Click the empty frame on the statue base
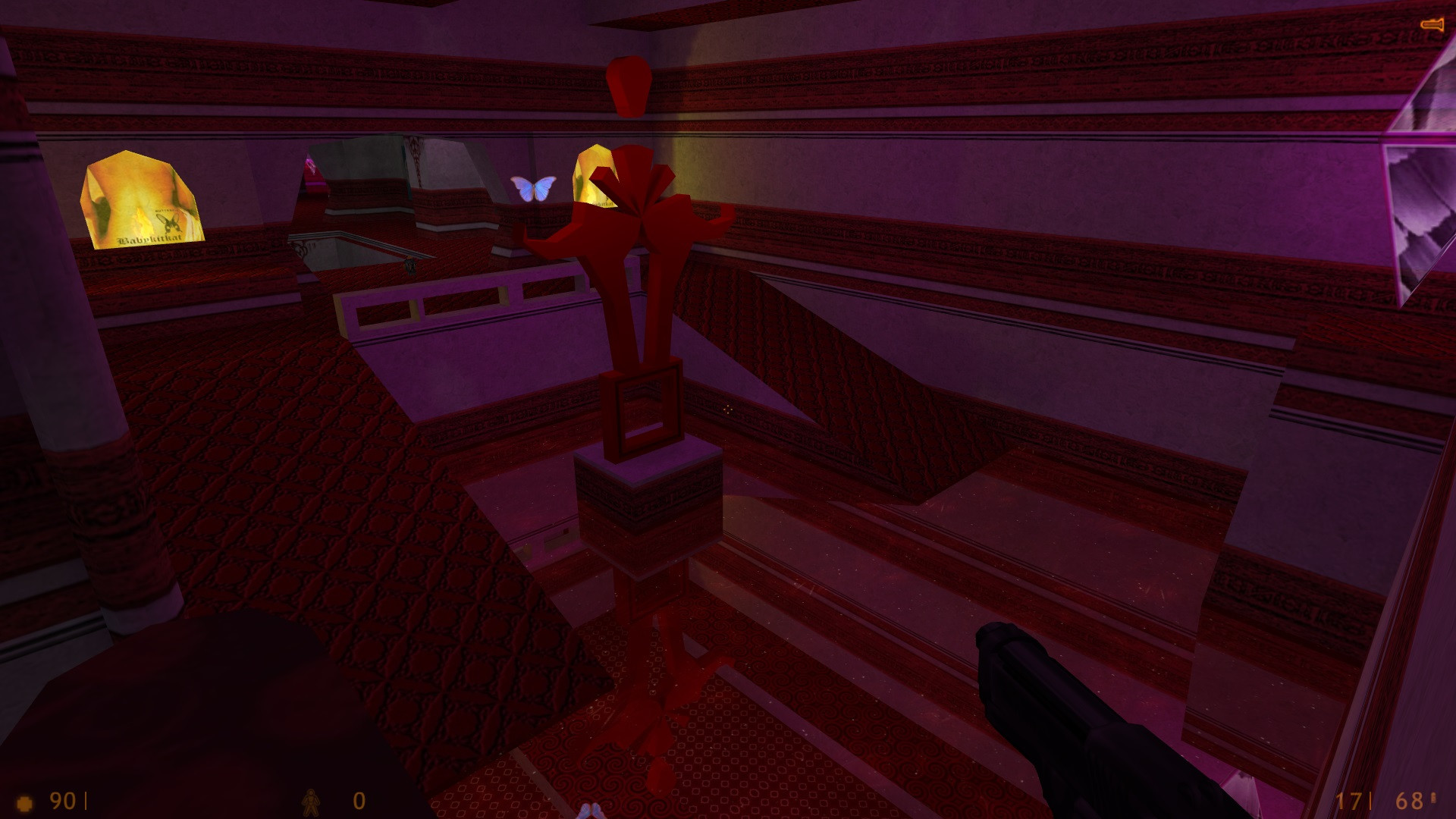1456x819 pixels. pyautogui.click(x=644, y=409)
